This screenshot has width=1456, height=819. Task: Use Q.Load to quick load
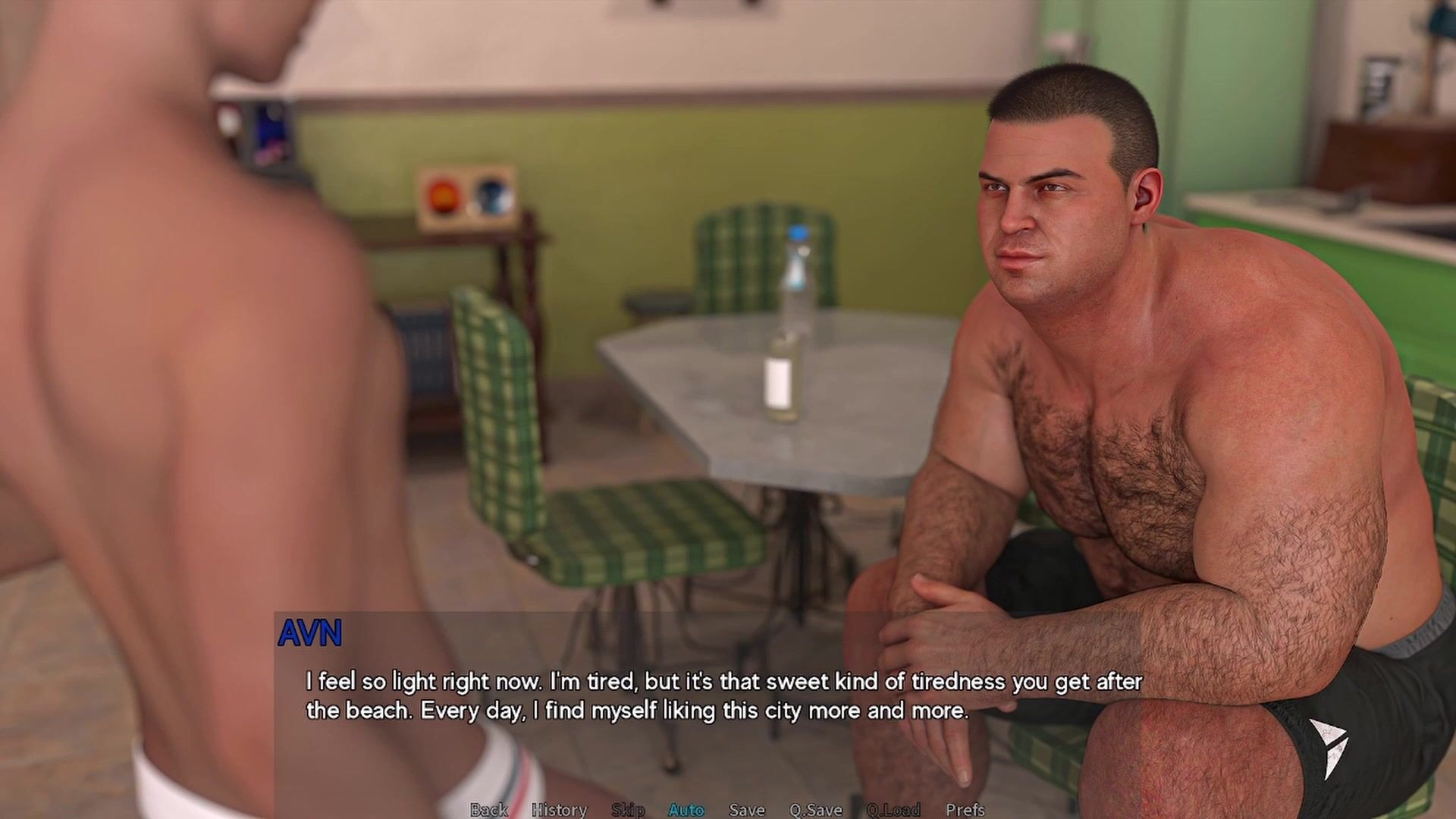pos(893,810)
